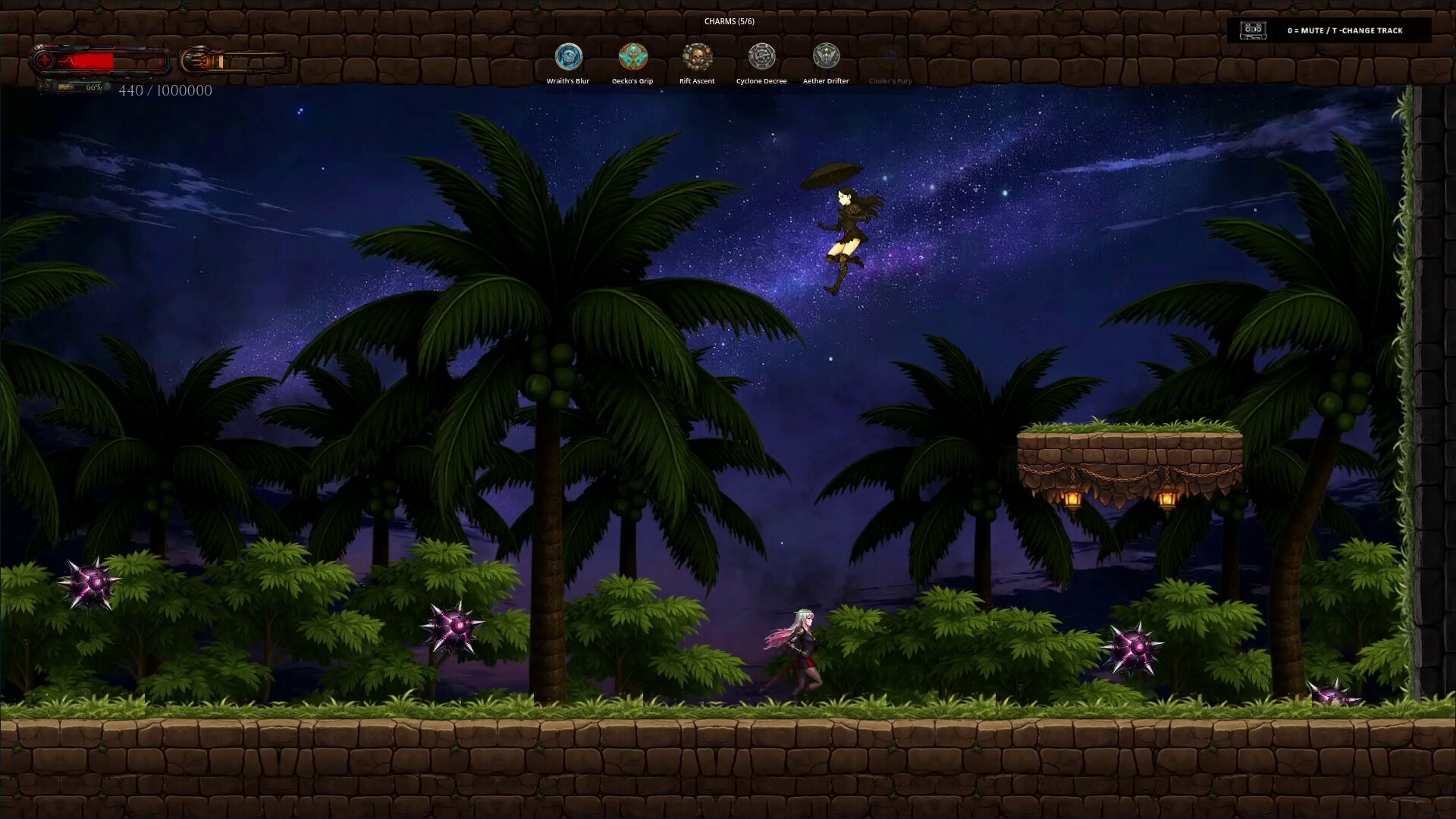This screenshot has width=1456, height=819.
Task: Pick the dimmed Cinder's Fury charm
Action: click(x=890, y=58)
